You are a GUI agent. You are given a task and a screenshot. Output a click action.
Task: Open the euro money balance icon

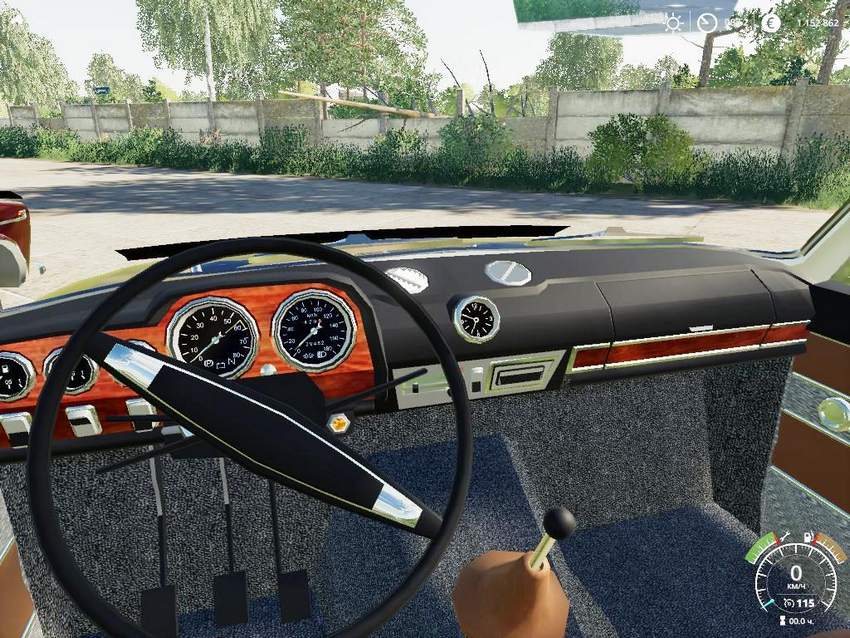pos(770,22)
